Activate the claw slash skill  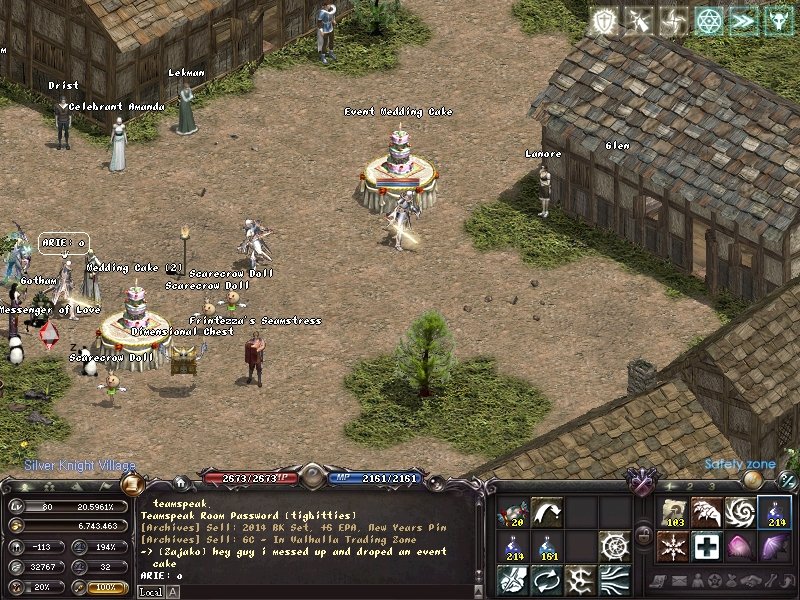(707, 512)
